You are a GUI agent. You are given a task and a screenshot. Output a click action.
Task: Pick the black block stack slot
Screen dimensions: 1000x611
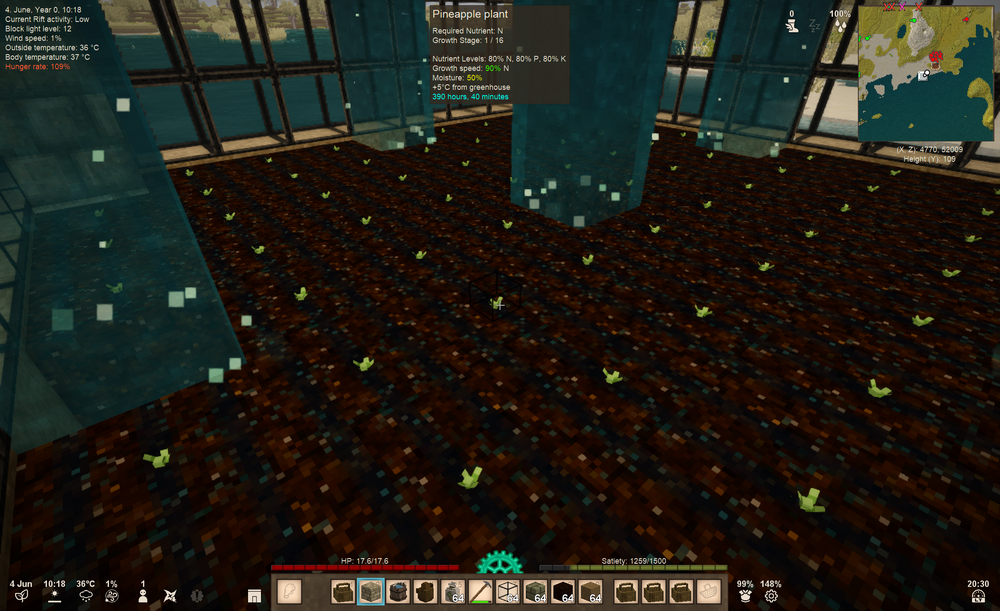coord(563,591)
